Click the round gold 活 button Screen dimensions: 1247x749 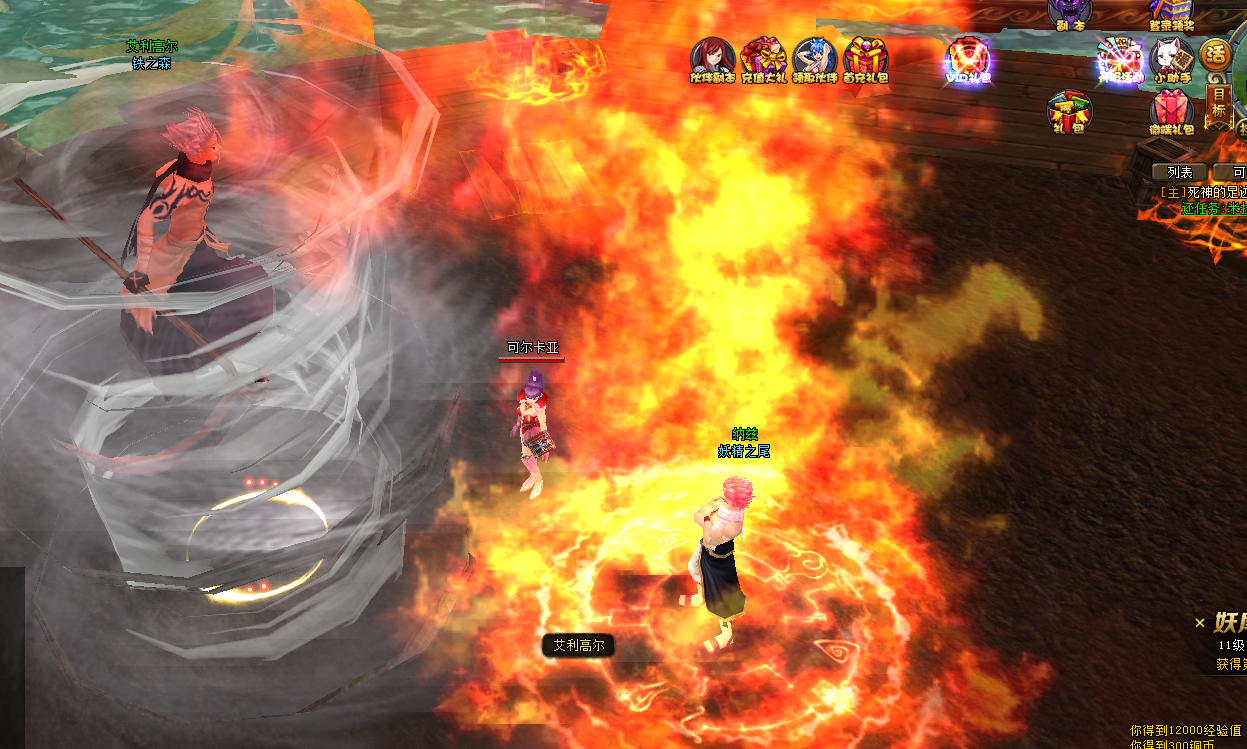[1215, 54]
